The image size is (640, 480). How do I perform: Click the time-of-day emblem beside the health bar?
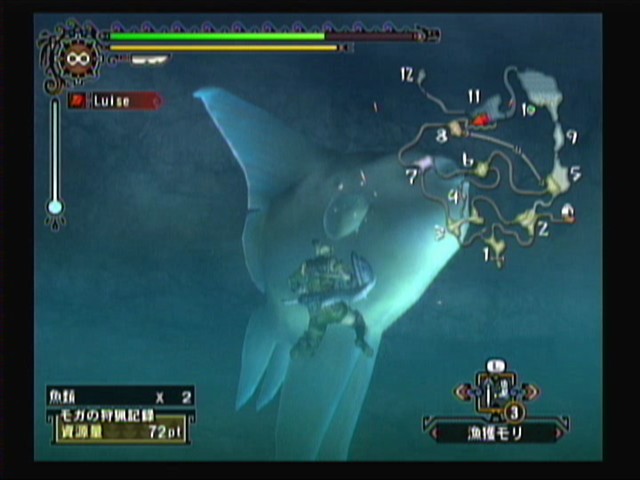tap(73, 59)
